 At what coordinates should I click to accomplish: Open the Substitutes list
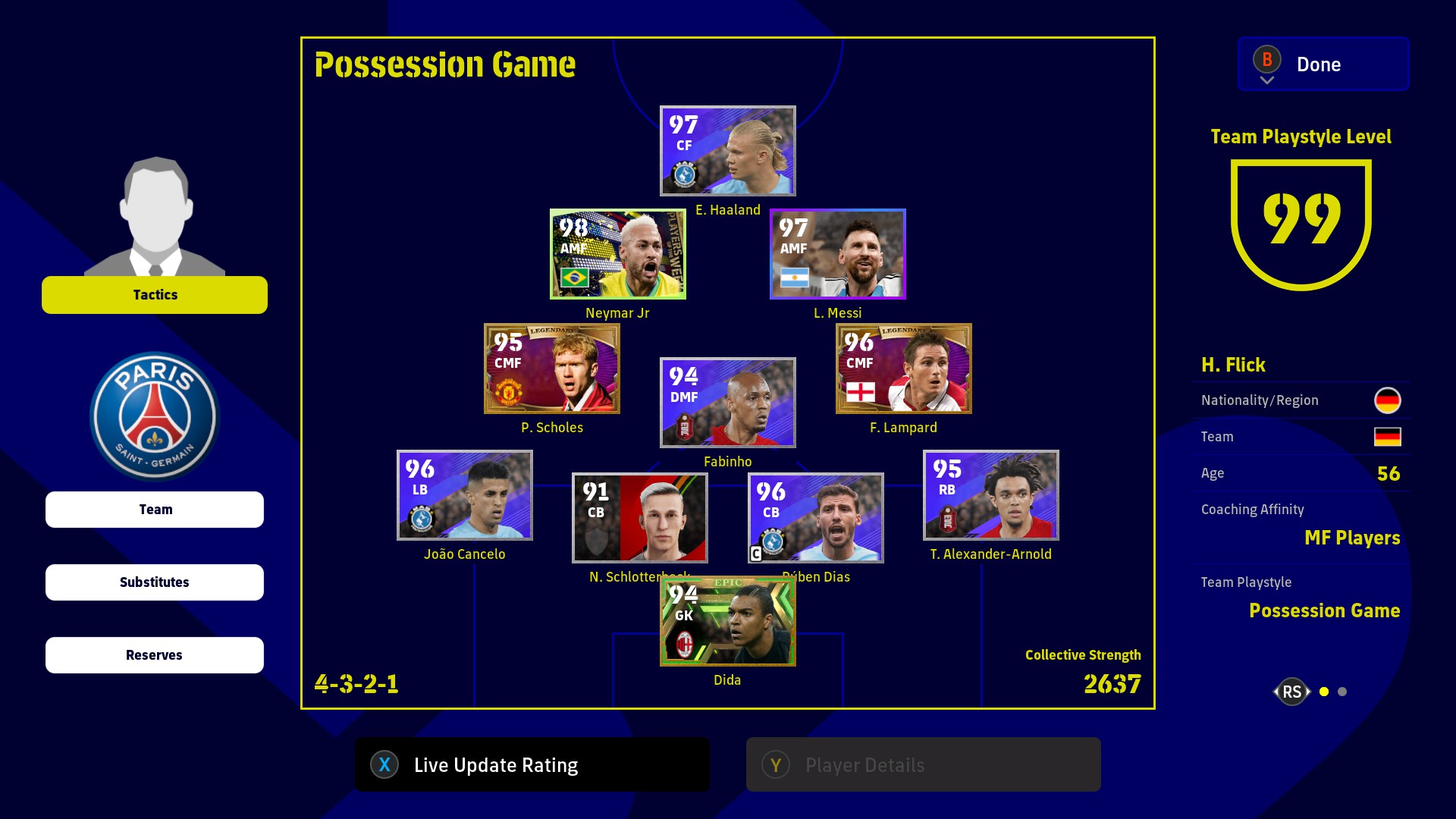point(155,582)
